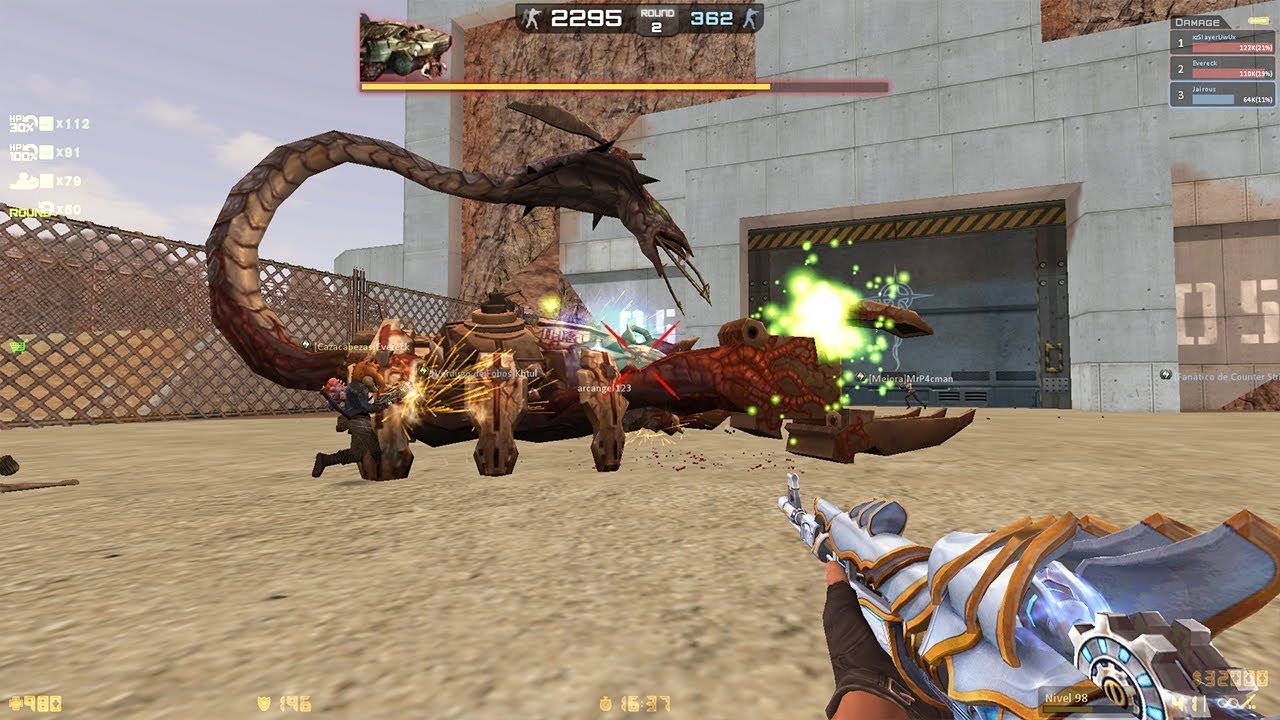Viewport: 1280px width, 720px height.
Task: Select xSlayerUwUx in the damage ranking
Action: (x=1224, y=43)
